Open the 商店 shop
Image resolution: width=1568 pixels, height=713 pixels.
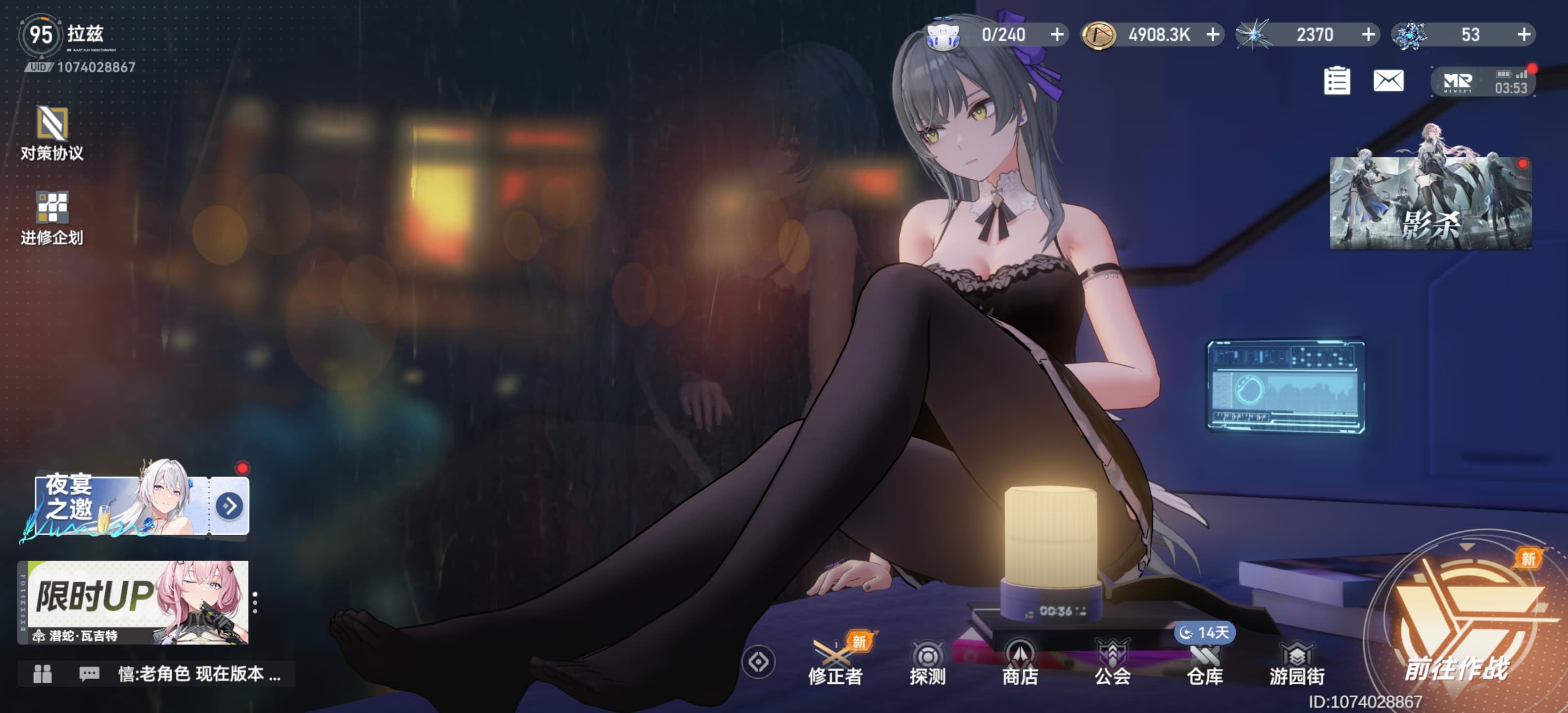coord(1020,663)
